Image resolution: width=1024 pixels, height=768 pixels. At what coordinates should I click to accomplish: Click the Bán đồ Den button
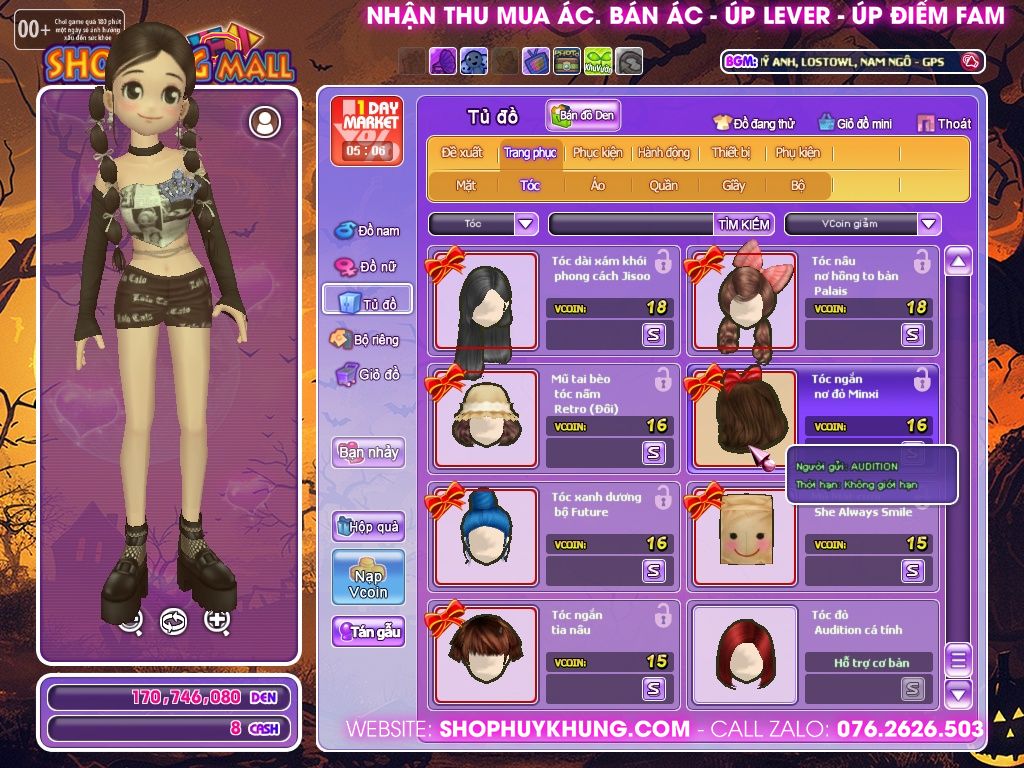[584, 116]
